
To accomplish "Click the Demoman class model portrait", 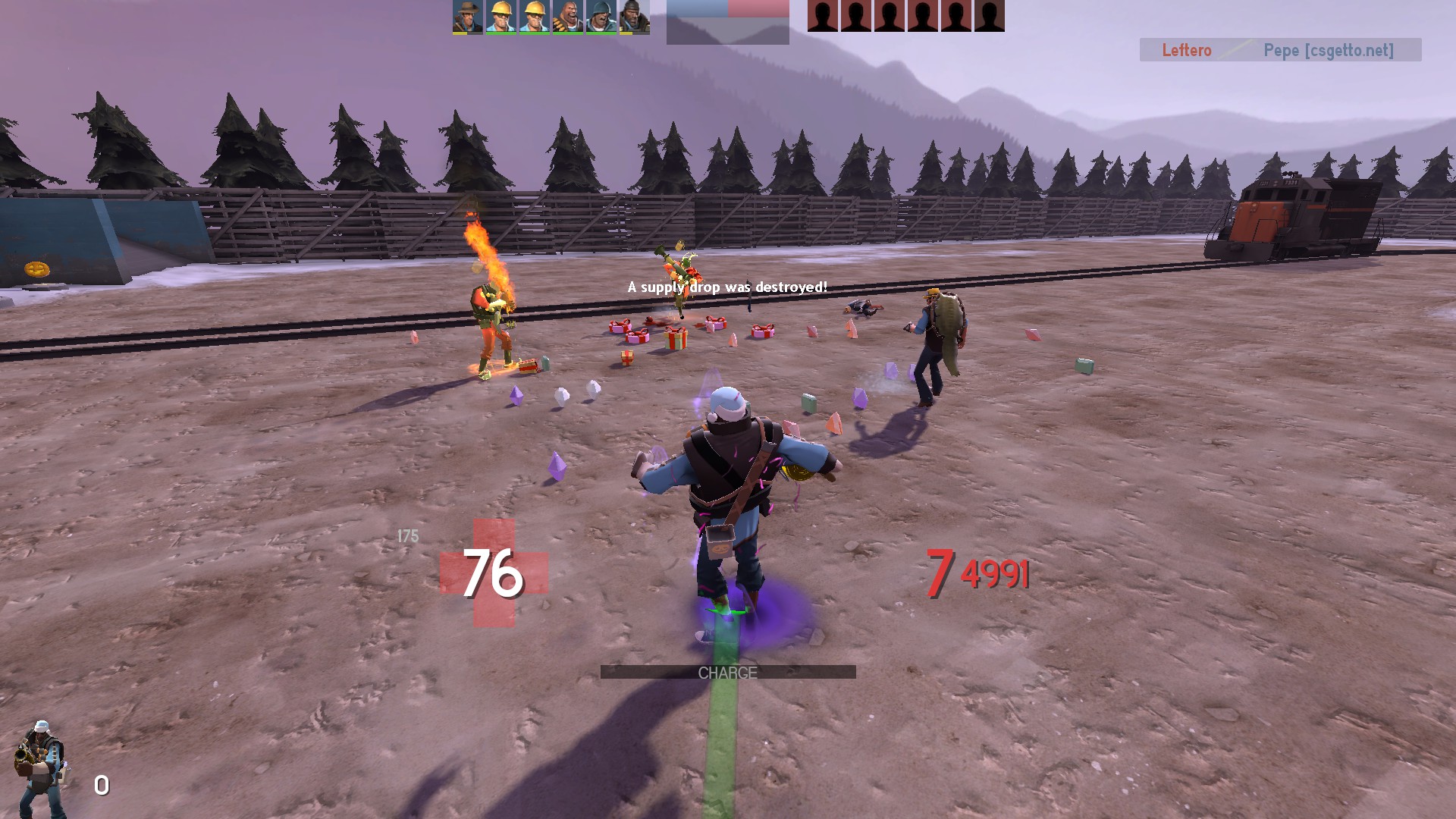I will tap(40, 767).
